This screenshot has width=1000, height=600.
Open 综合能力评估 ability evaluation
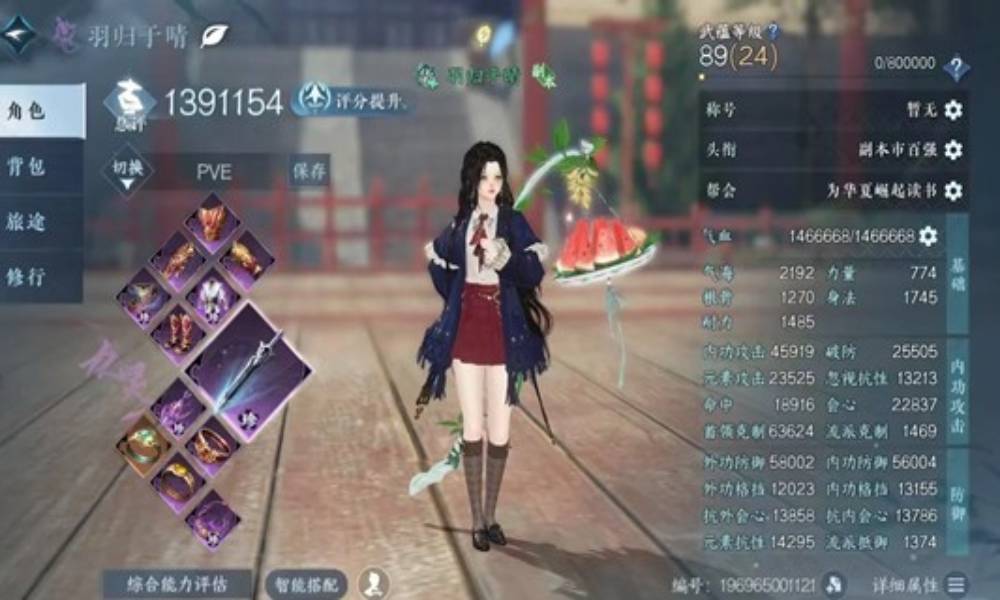[179, 582]
